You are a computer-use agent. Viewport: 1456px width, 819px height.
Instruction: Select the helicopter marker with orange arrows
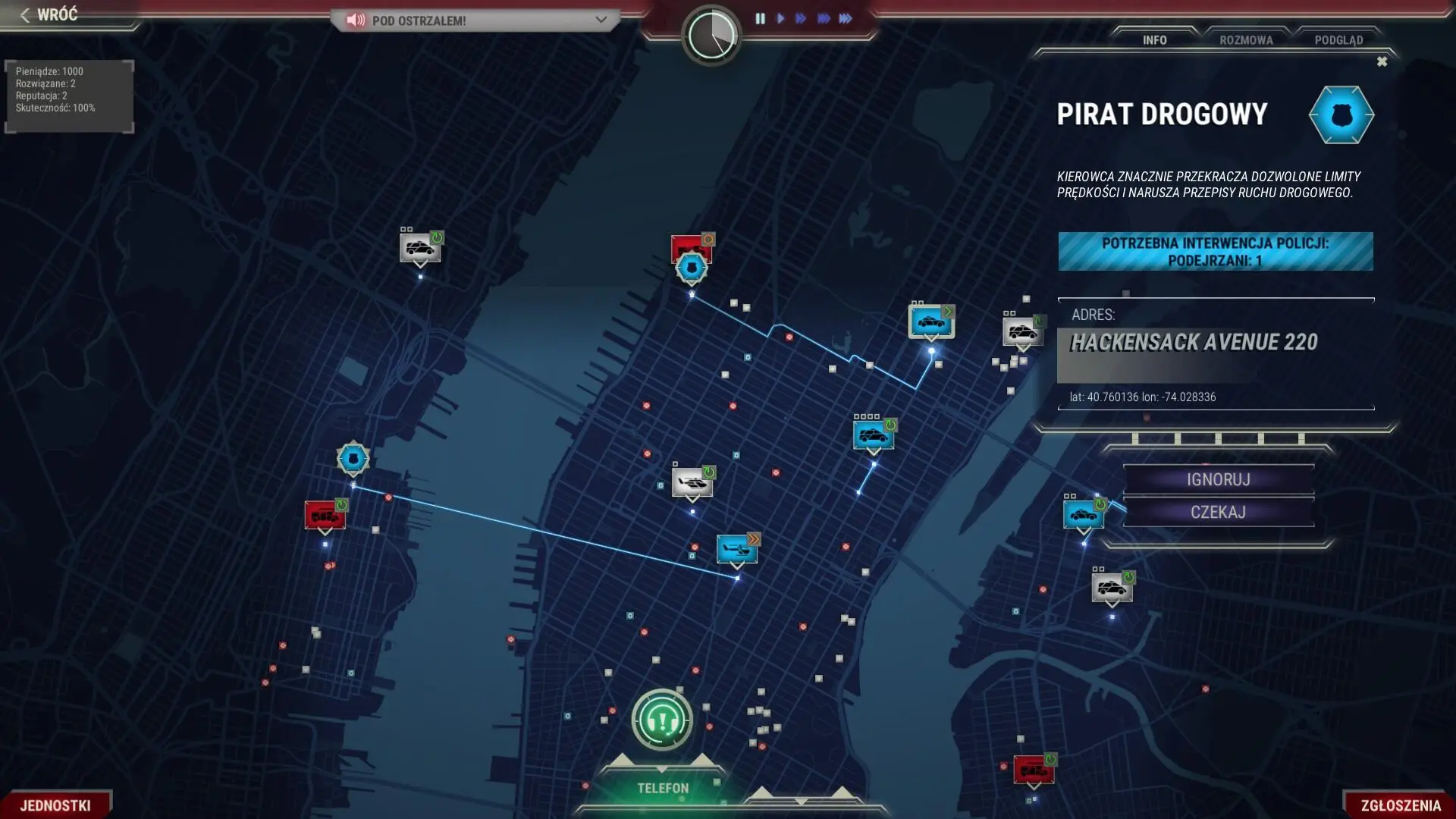pyautogui.click(x=738, y=549)
